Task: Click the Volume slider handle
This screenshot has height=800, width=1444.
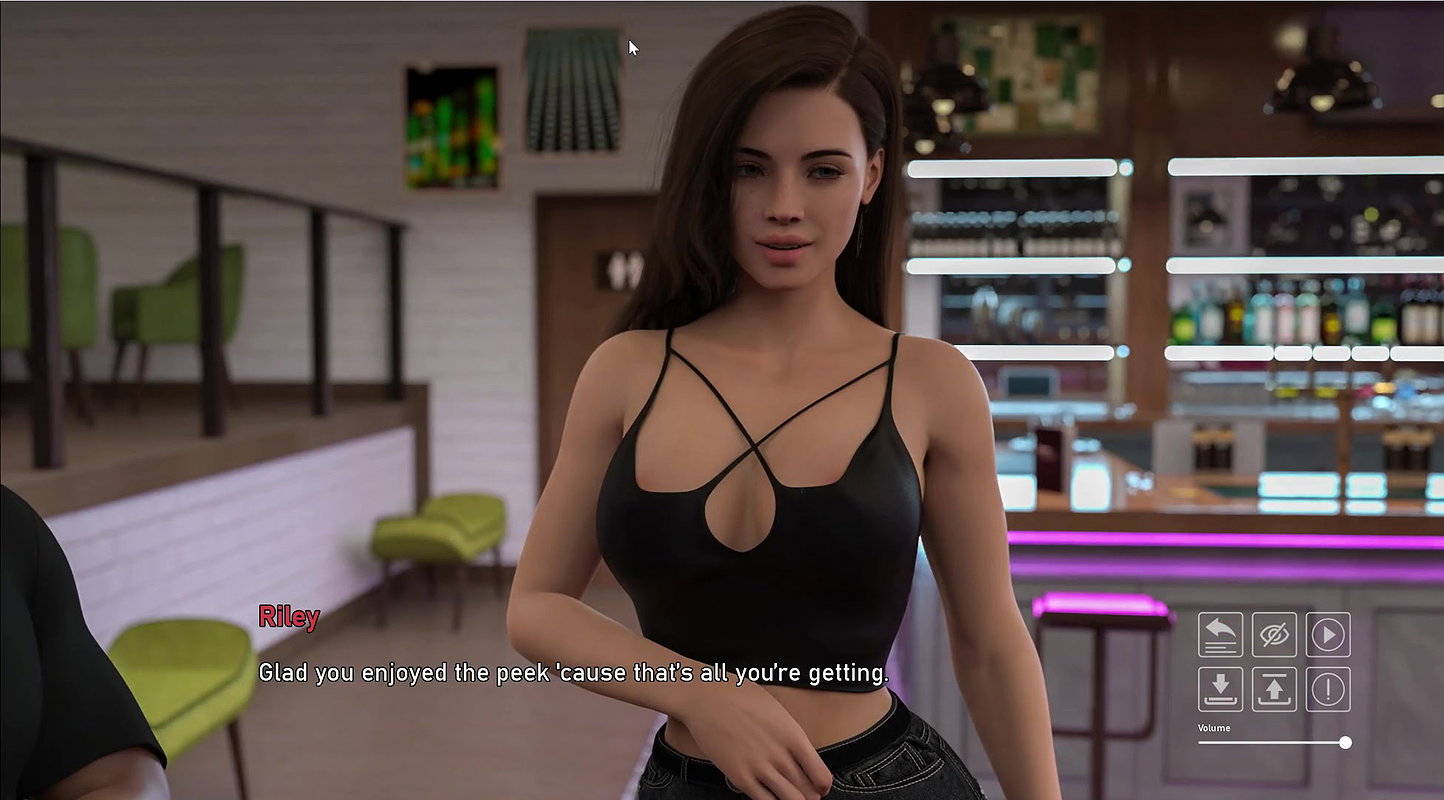Action: coord(1345,742)
